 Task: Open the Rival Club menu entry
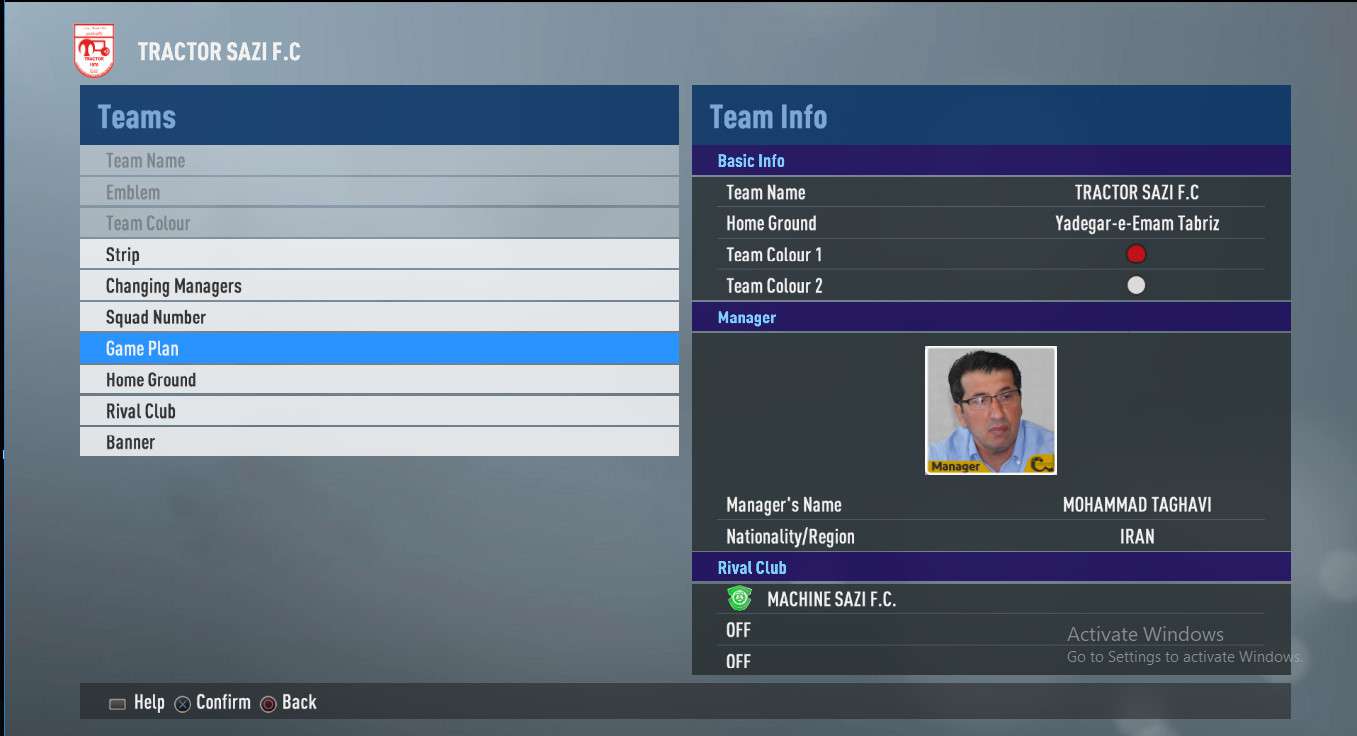pos(379,411)
